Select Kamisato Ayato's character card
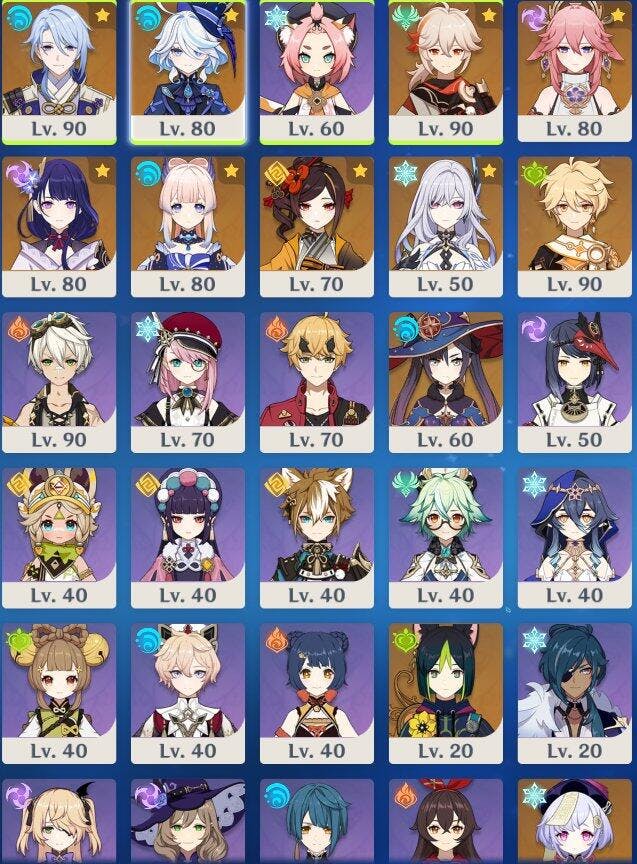Image resolution: width=637 pixels, height=864 pixels. [x=58, y=60]
